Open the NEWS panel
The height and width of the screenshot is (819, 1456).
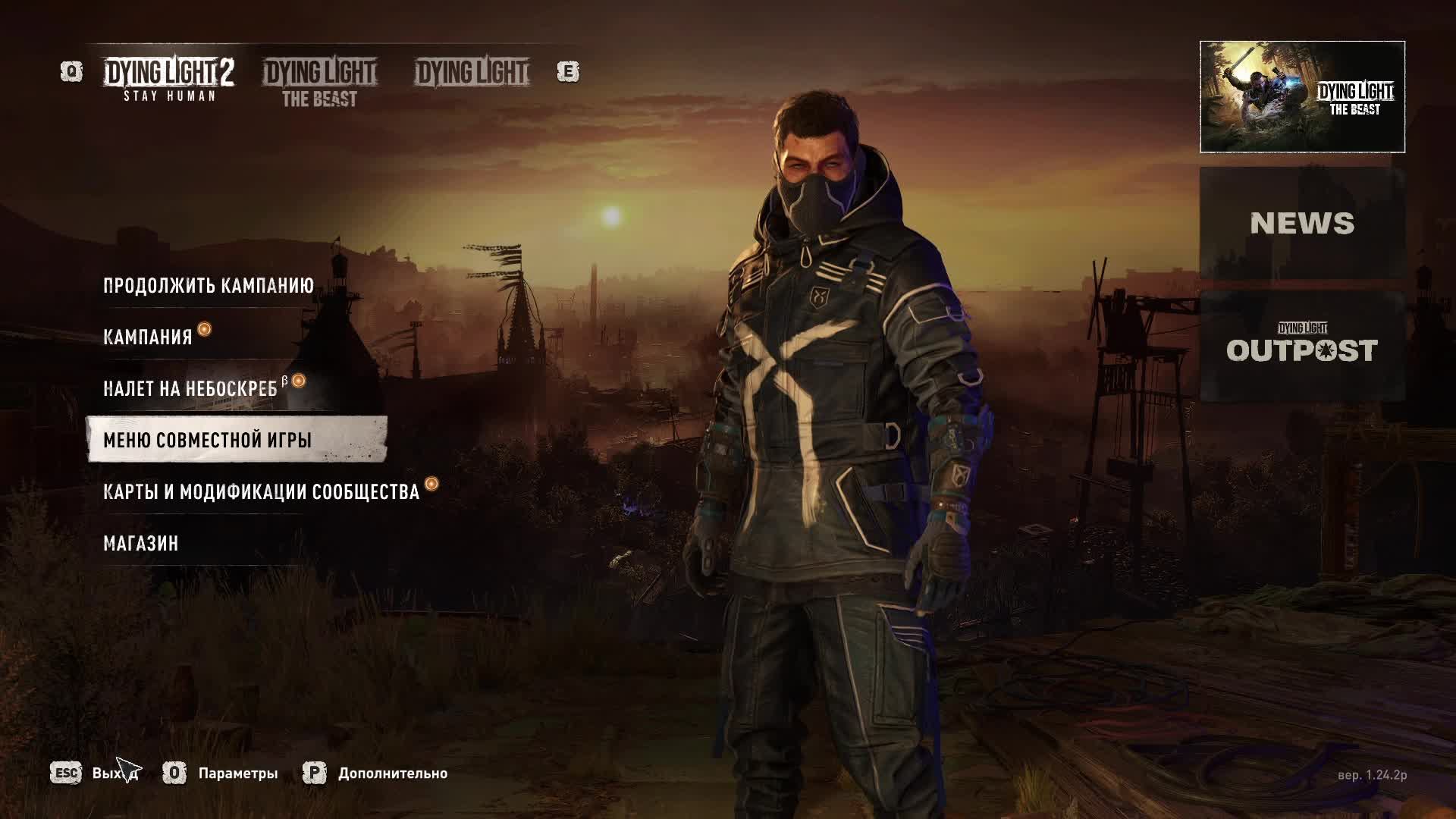pos(1303,224)
